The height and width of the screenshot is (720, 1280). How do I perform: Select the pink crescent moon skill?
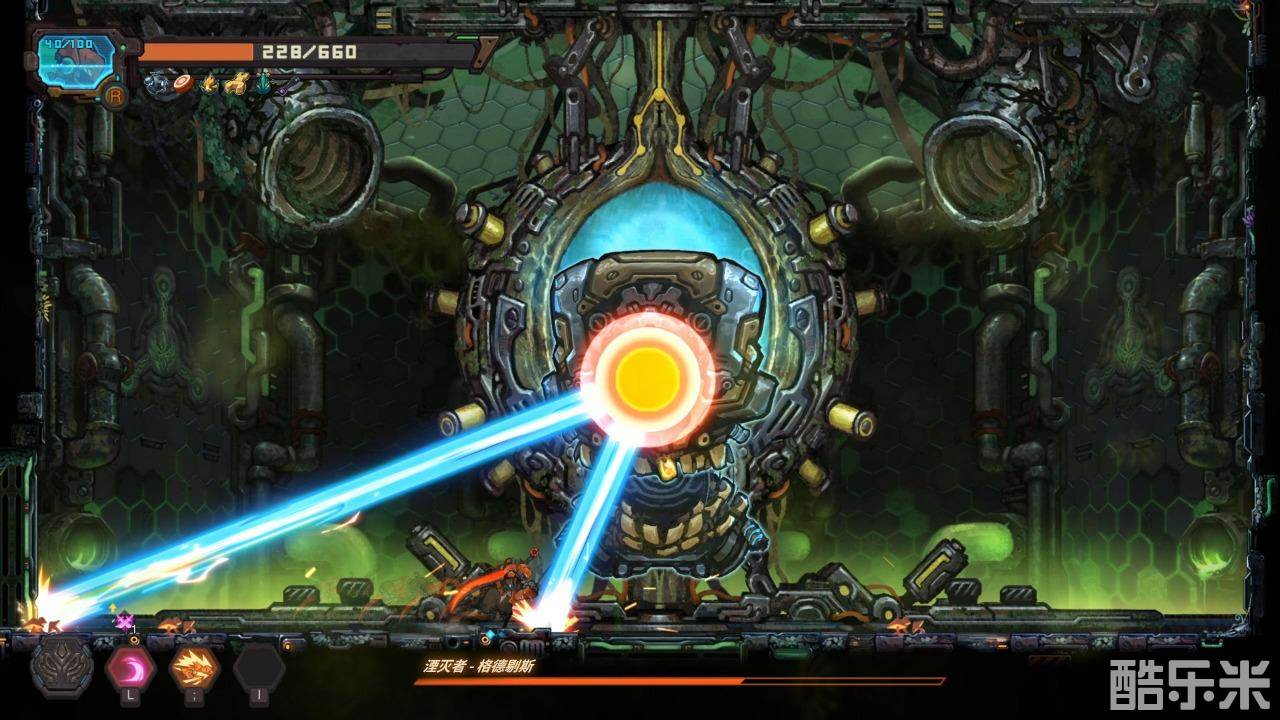click(130, 668)
